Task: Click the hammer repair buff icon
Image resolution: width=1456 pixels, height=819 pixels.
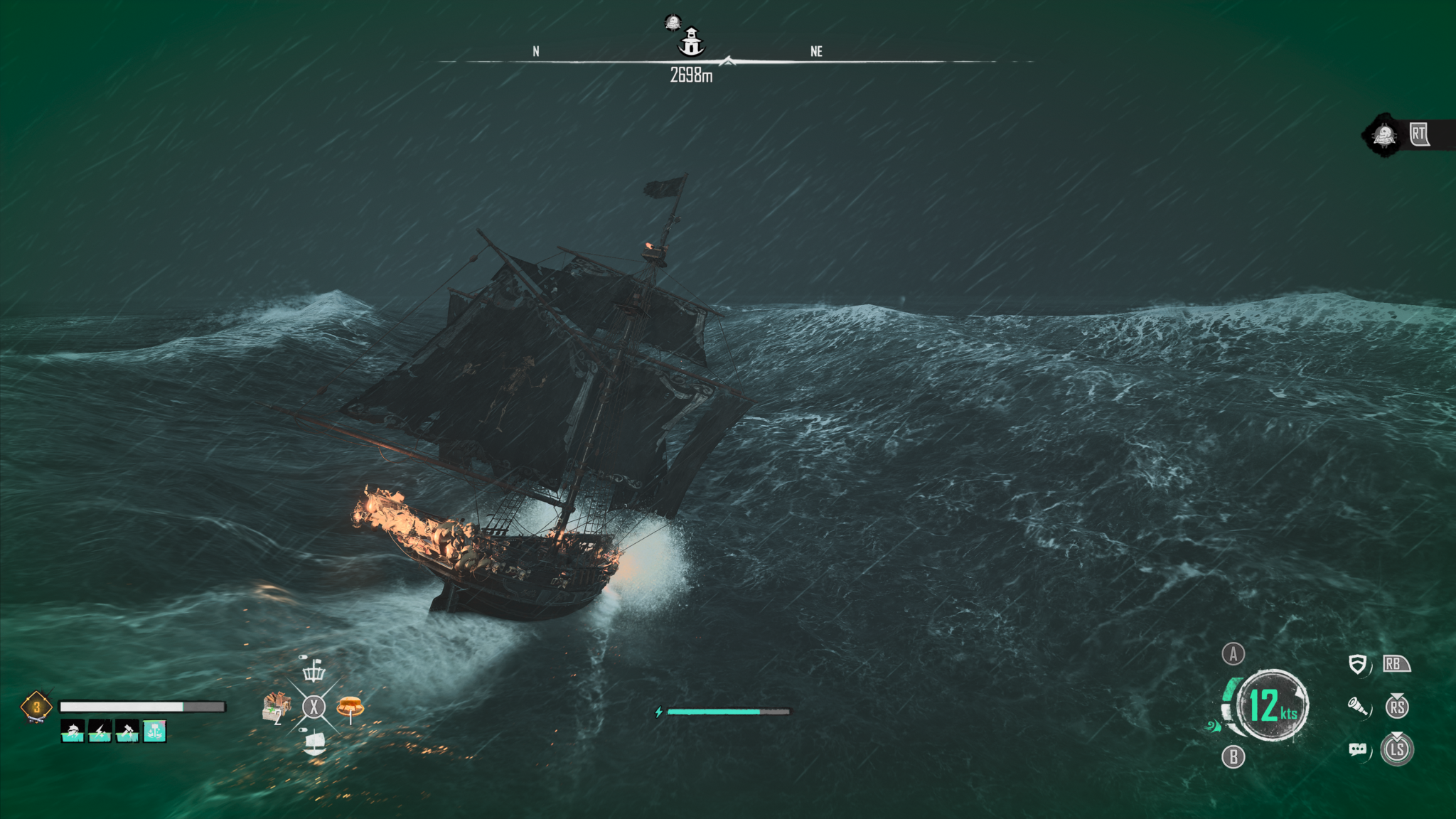Action: (x=127, y=730)
